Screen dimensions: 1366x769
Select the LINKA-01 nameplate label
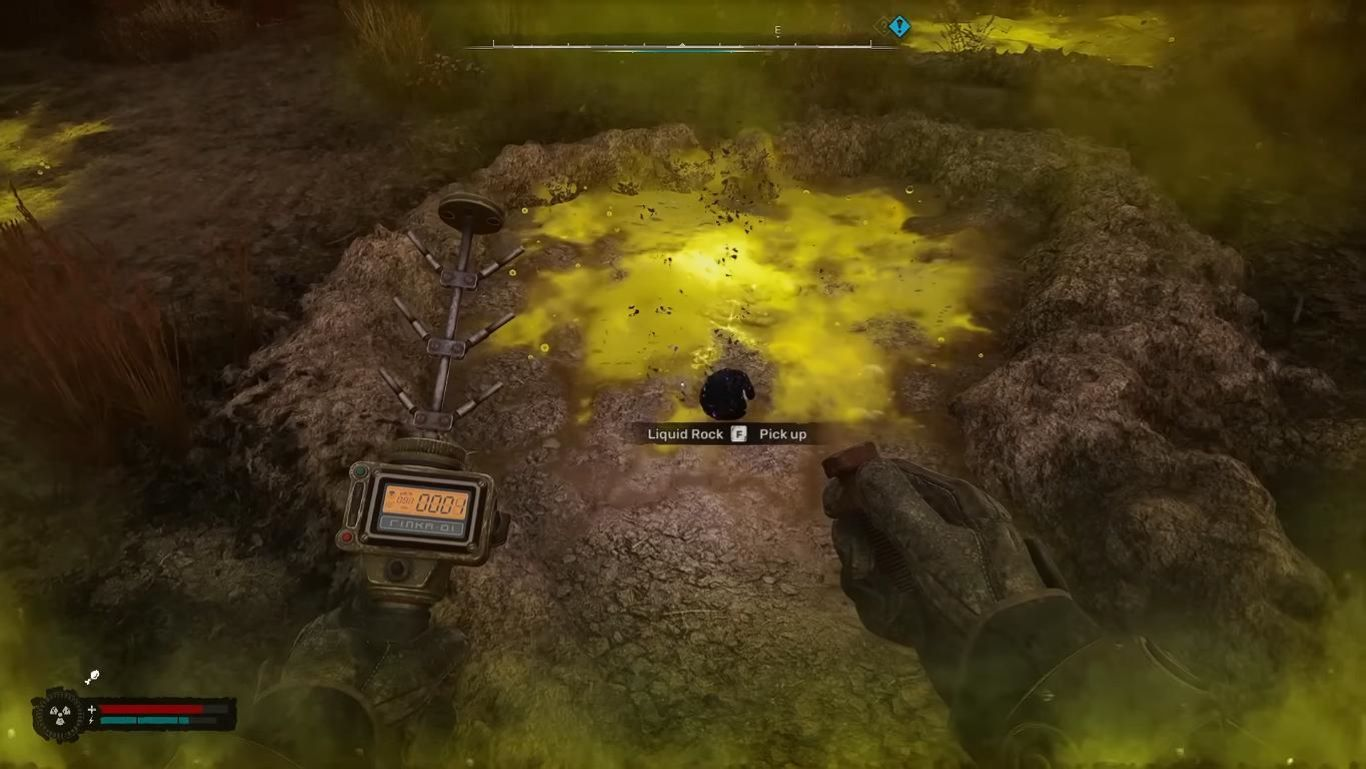[420, 525]
